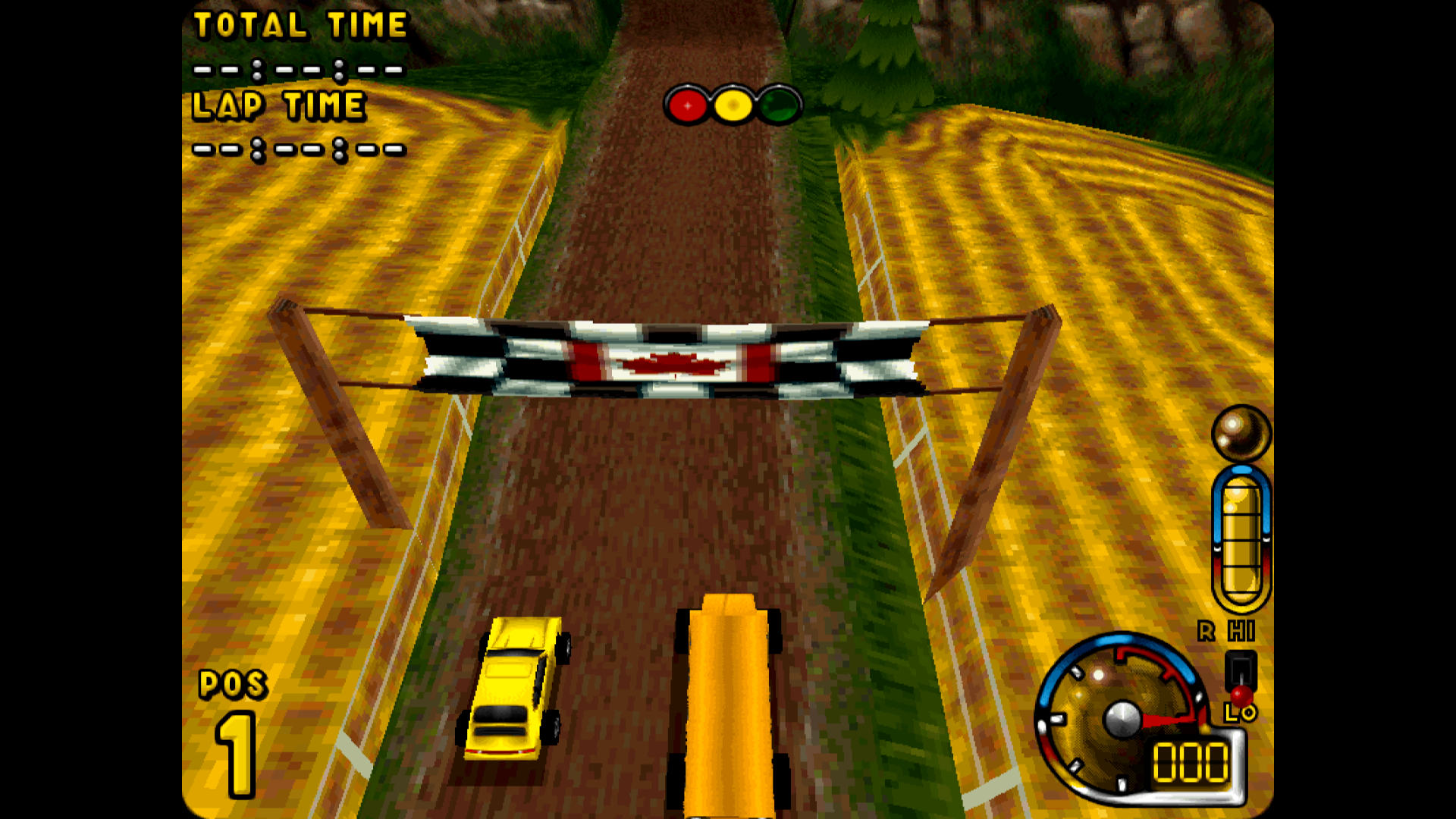The height and width of the screenshot is (819, 1456).
Task: Click the brown sphere above the fuel gauge
Action: coord(1242,432)
